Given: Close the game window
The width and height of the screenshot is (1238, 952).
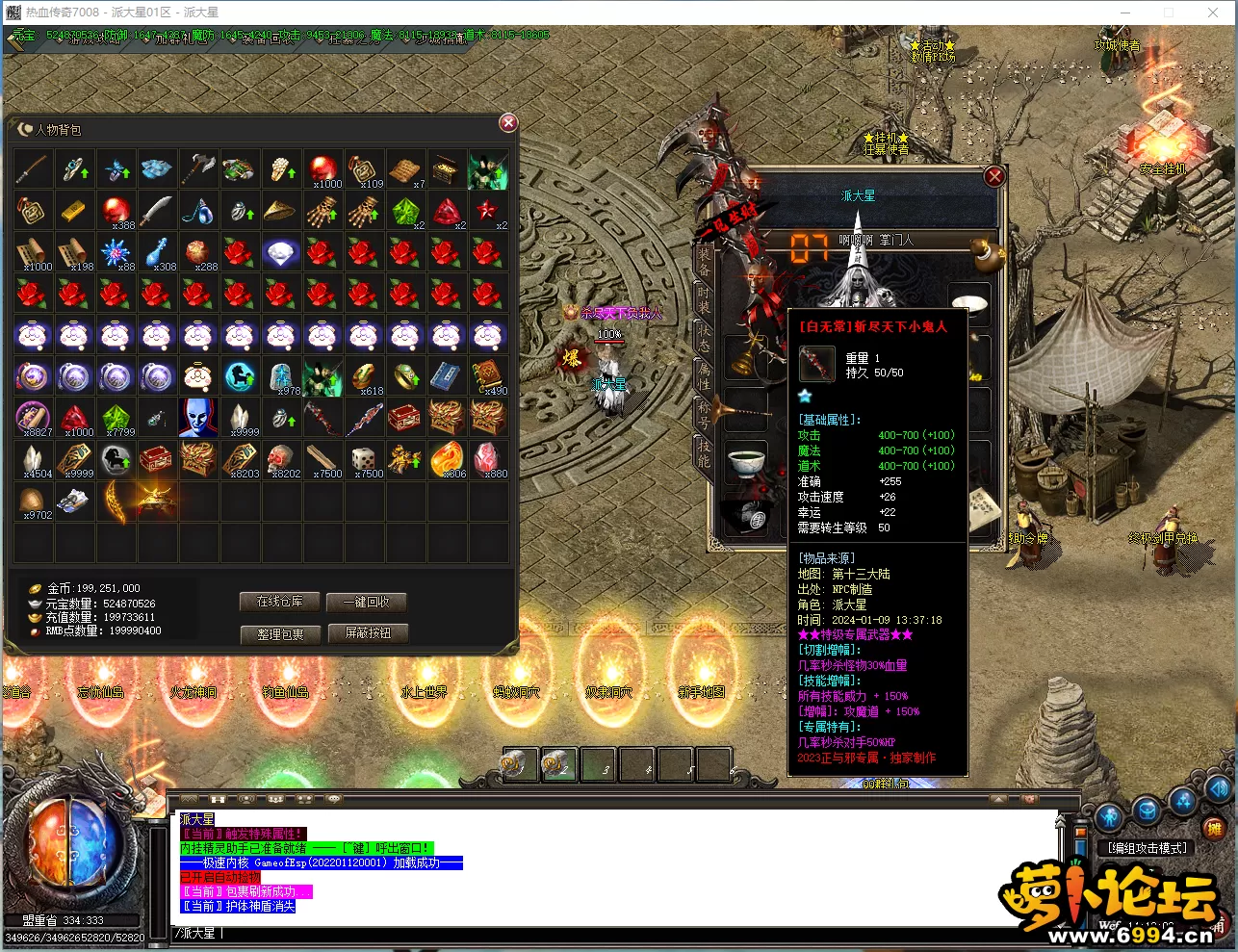Looking at the screenshot, I should [1212, 13].
